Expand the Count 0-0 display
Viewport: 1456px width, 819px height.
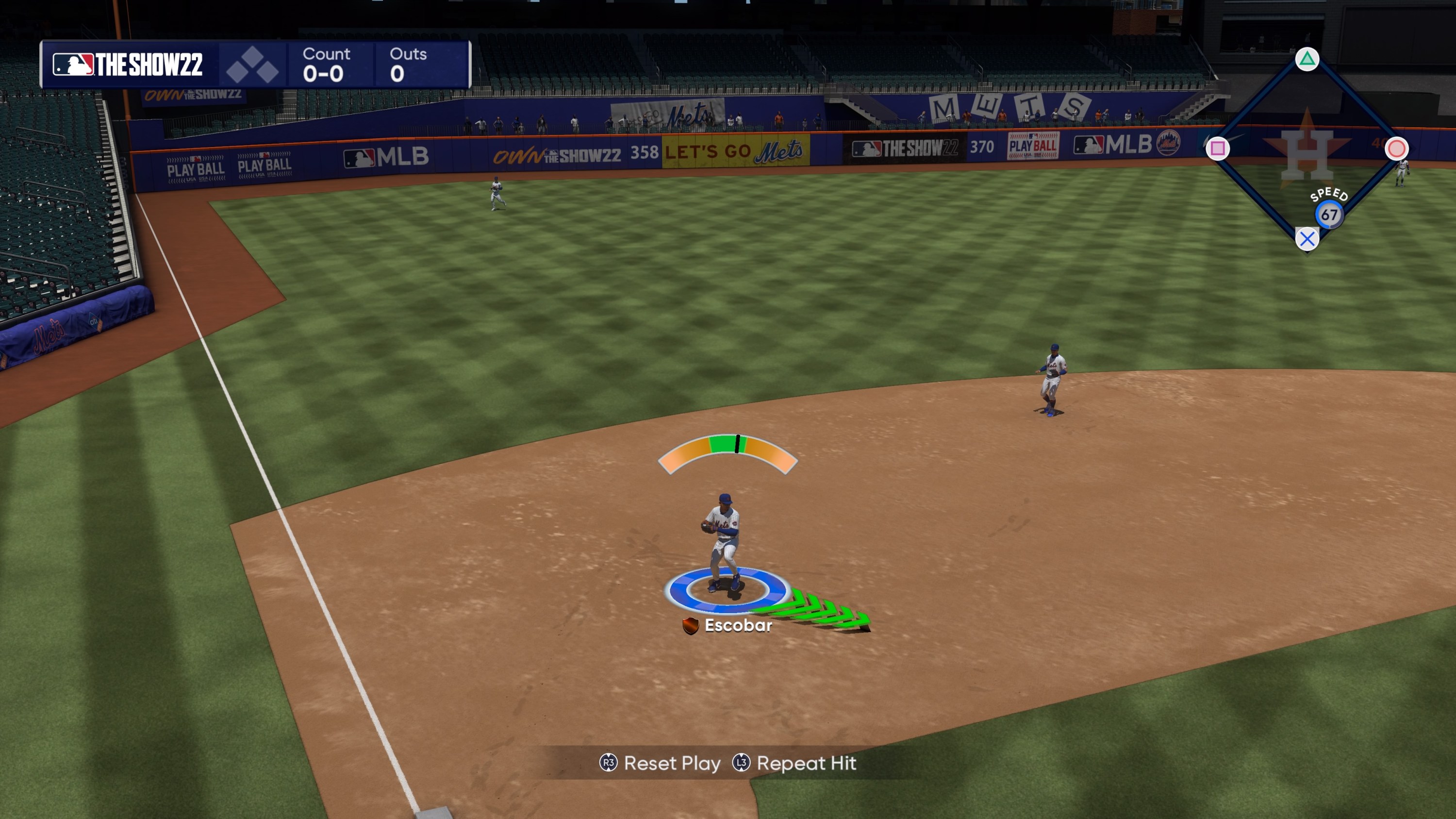[327, 64]
